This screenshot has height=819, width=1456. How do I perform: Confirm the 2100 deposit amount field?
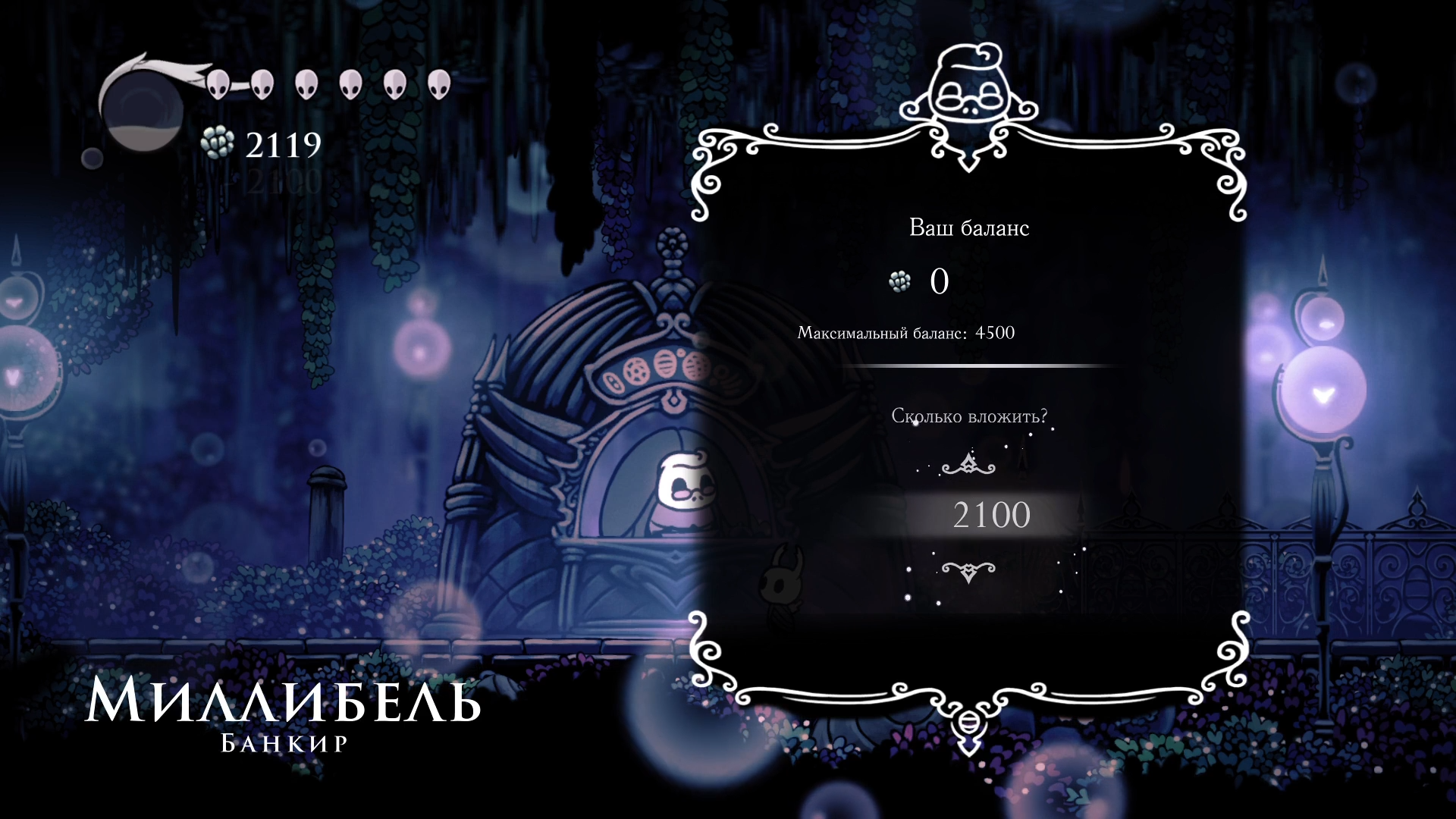point(990,516)
